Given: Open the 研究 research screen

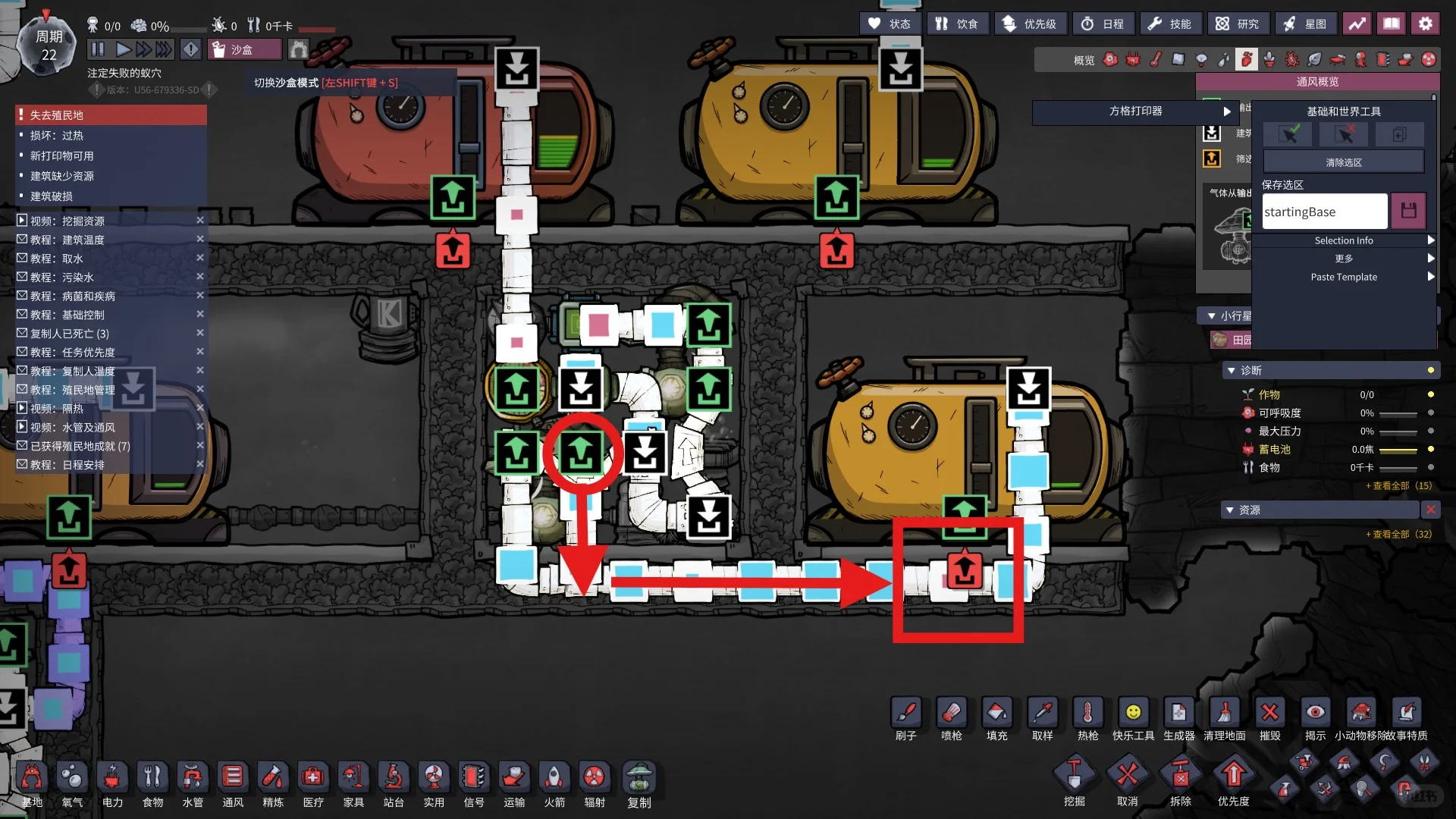Looking at the screenshot, I should point(1237,24).
